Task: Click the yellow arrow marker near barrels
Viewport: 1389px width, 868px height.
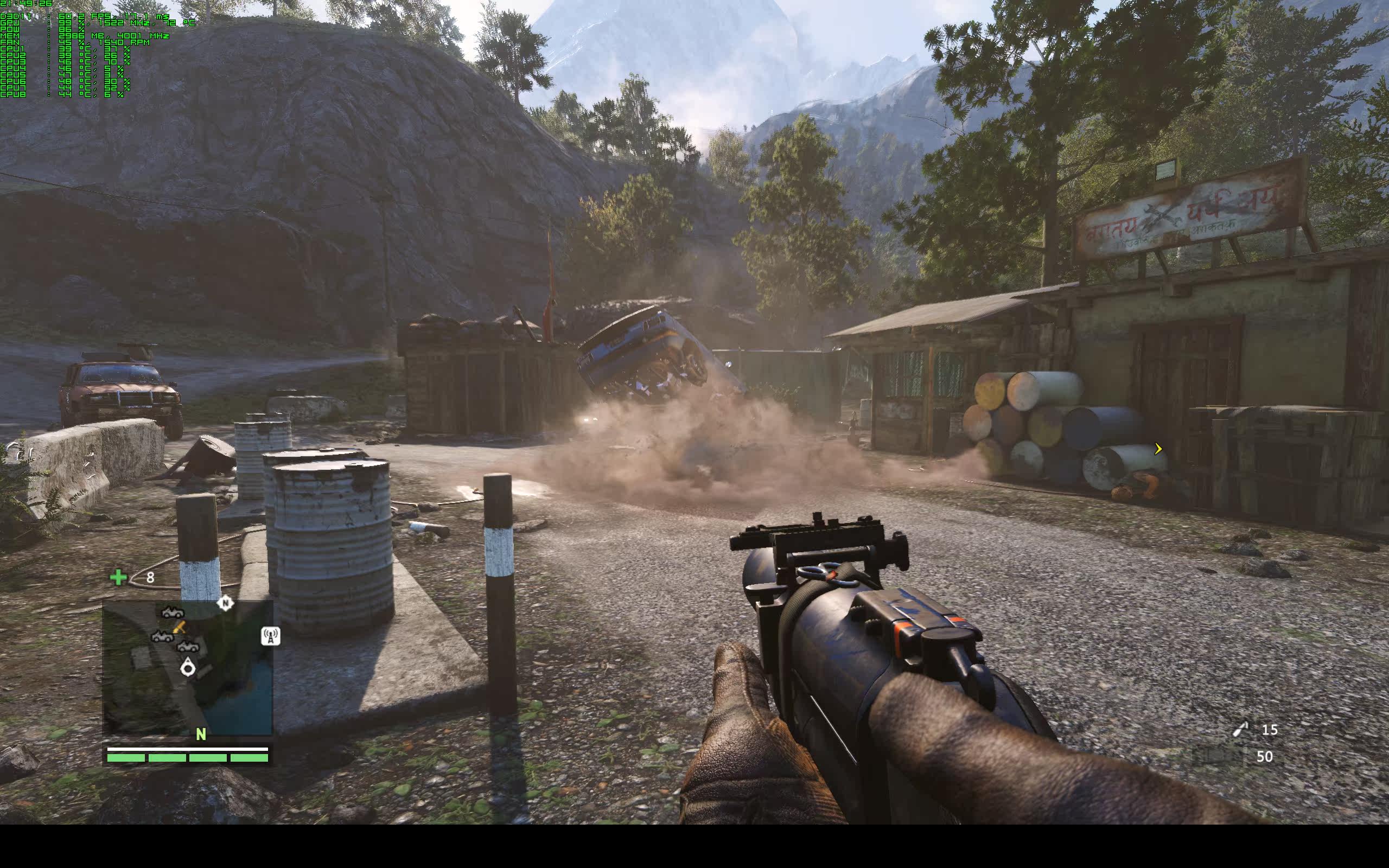Action: click(x=1158, y=449)
